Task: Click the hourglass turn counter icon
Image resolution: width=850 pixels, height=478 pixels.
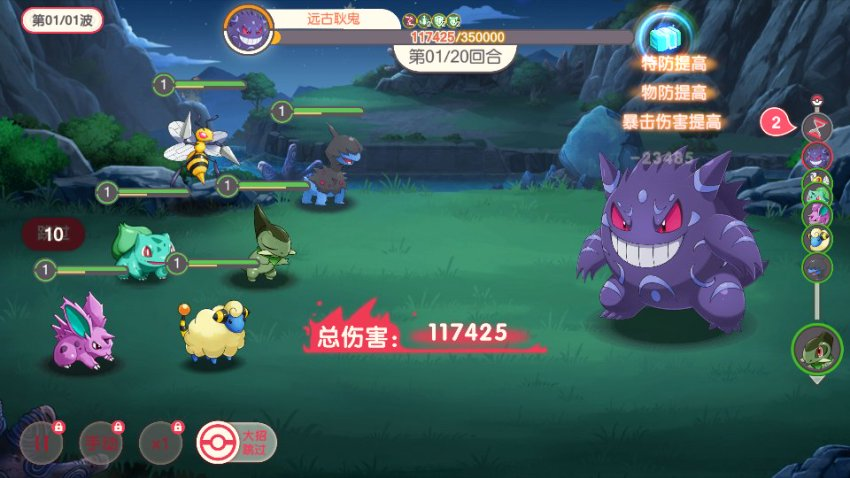Action: click(x=817, y=126)
